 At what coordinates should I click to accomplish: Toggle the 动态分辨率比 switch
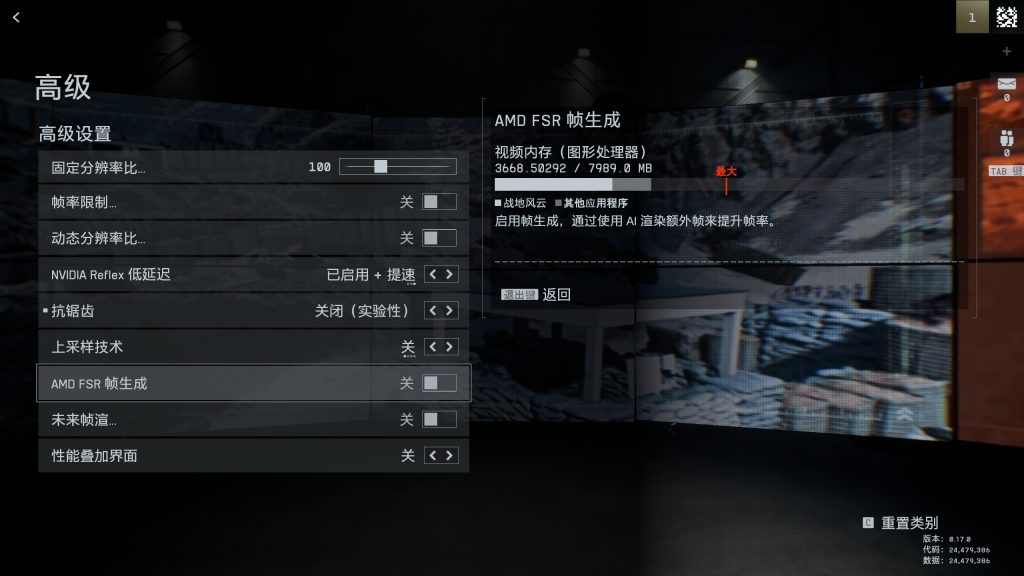point(439,238)
